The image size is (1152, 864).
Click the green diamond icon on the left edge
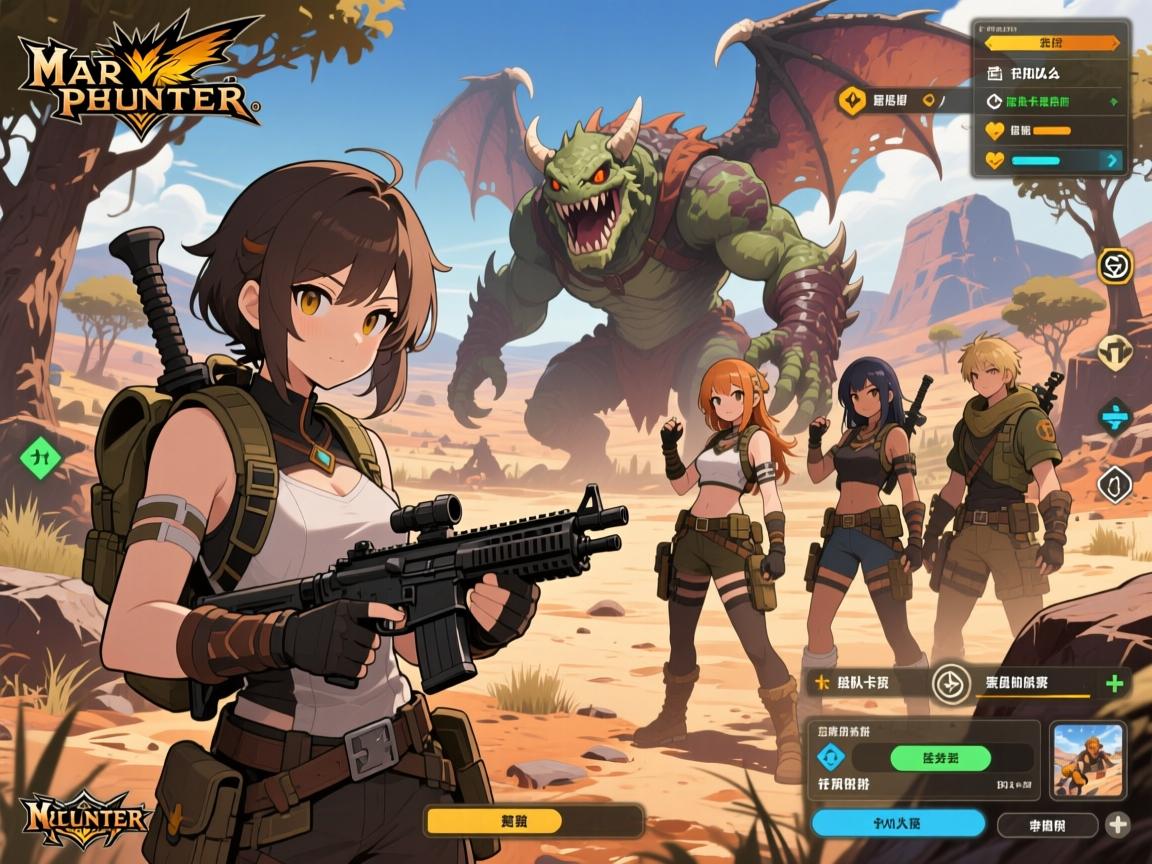pos(41,456)
